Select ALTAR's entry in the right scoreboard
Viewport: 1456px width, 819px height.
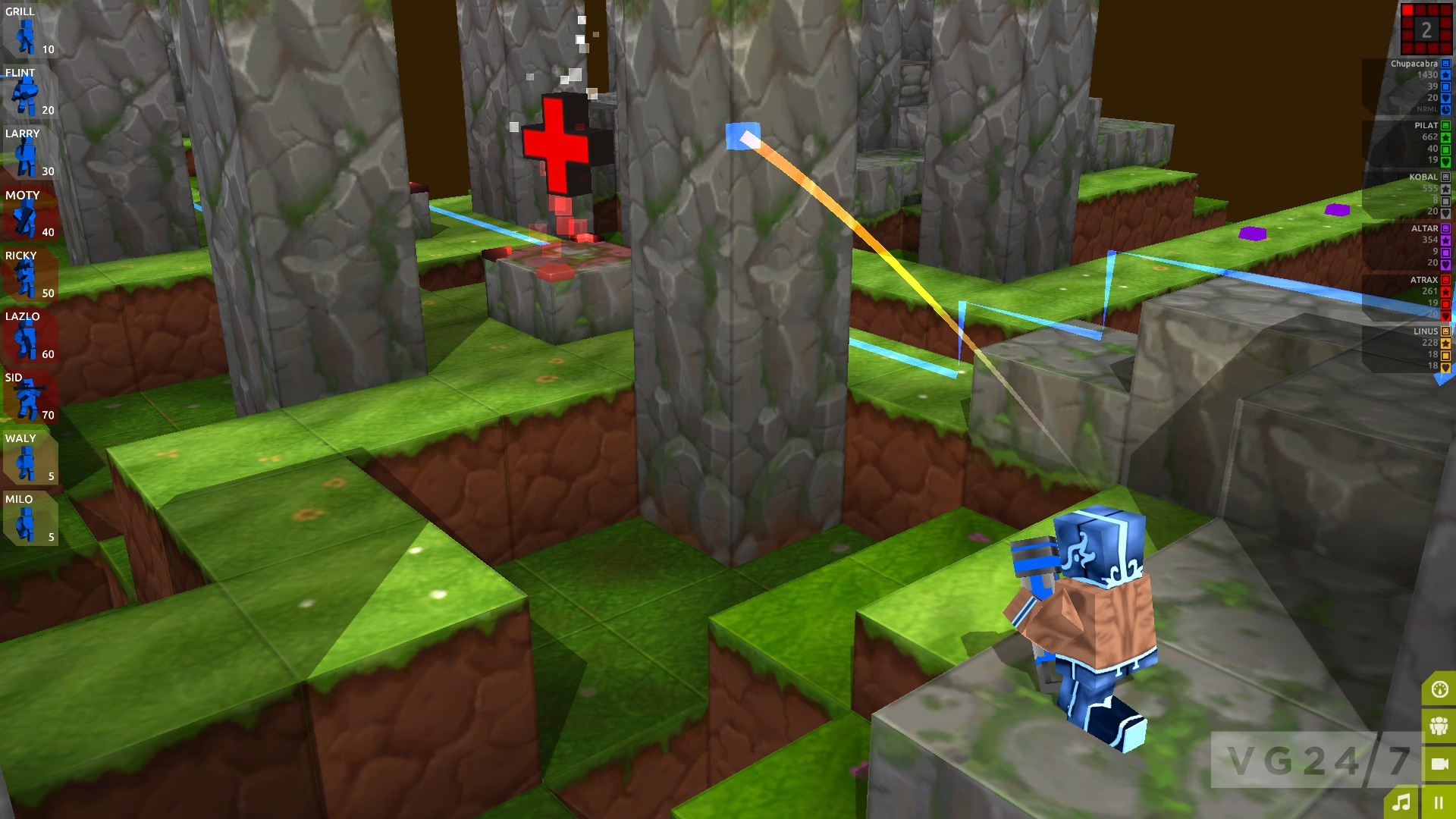coord(1424,228)
